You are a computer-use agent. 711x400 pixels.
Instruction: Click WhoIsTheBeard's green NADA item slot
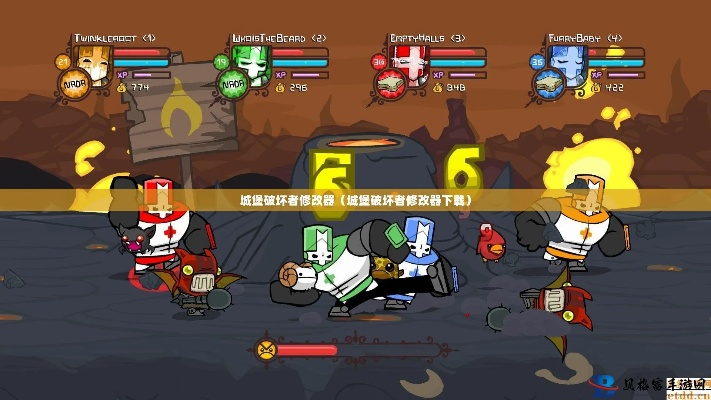234,85
